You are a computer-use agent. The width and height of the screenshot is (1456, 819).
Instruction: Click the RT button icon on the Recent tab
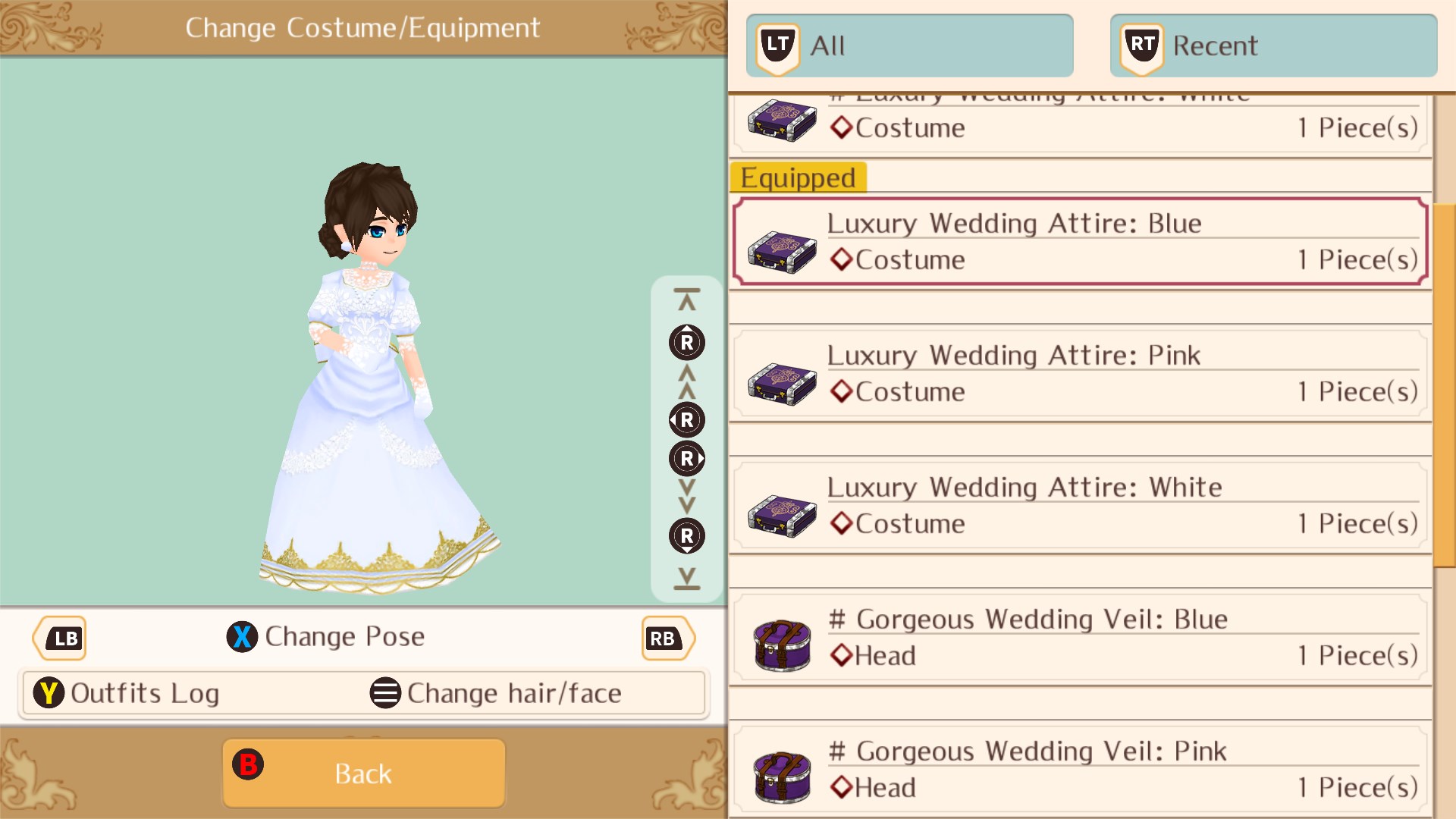pyautogui.click(x=1140, y=44)
